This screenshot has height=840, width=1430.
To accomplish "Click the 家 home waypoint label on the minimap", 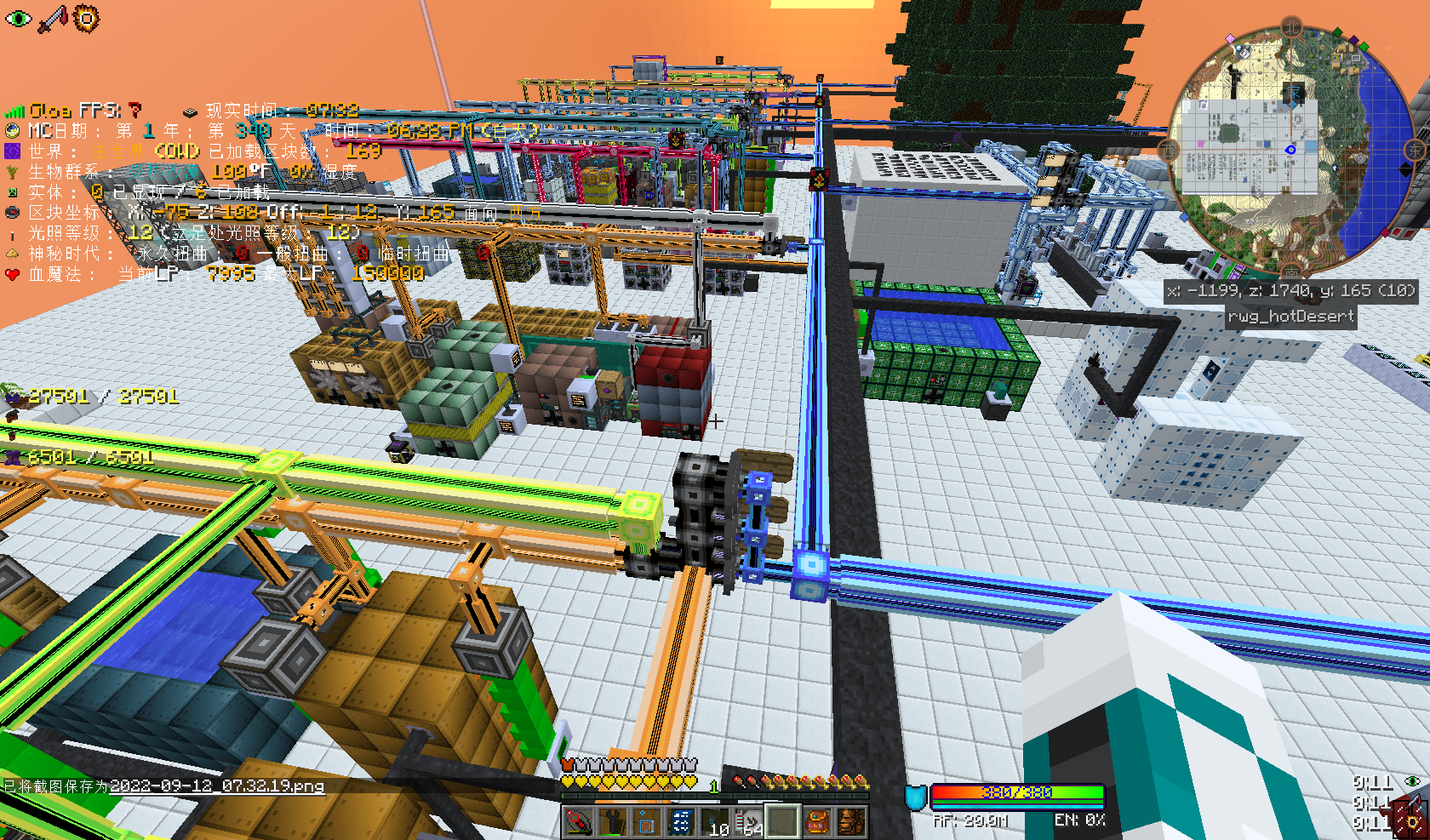I will click(1292, 91).
